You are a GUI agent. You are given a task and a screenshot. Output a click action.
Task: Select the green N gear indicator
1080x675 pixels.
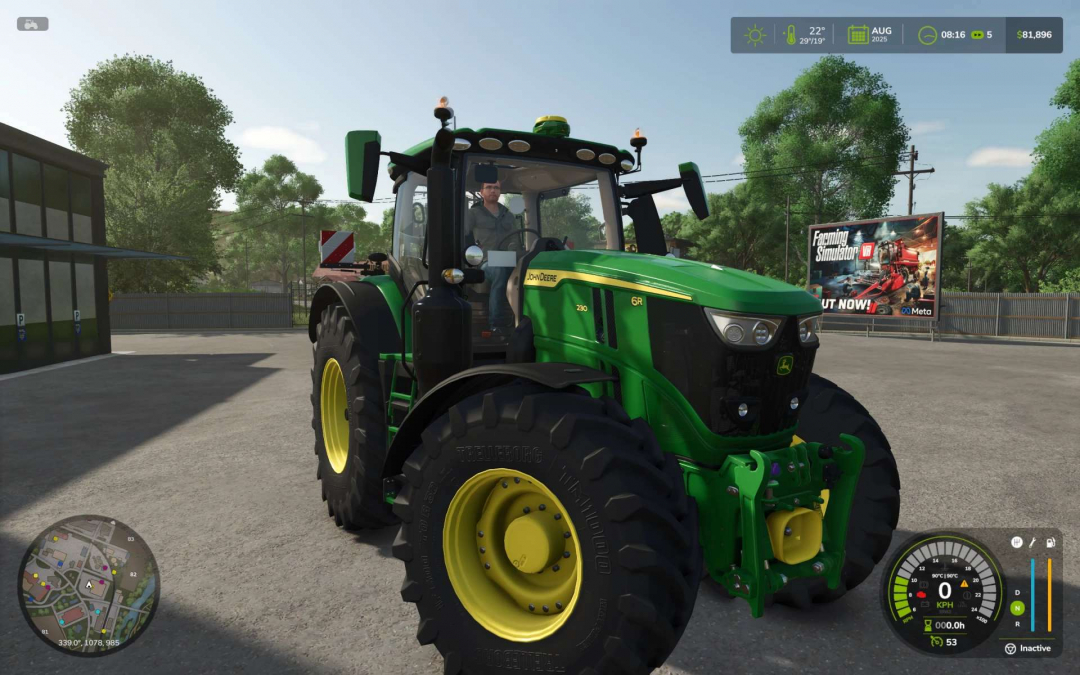click(x=1017, y=608)
